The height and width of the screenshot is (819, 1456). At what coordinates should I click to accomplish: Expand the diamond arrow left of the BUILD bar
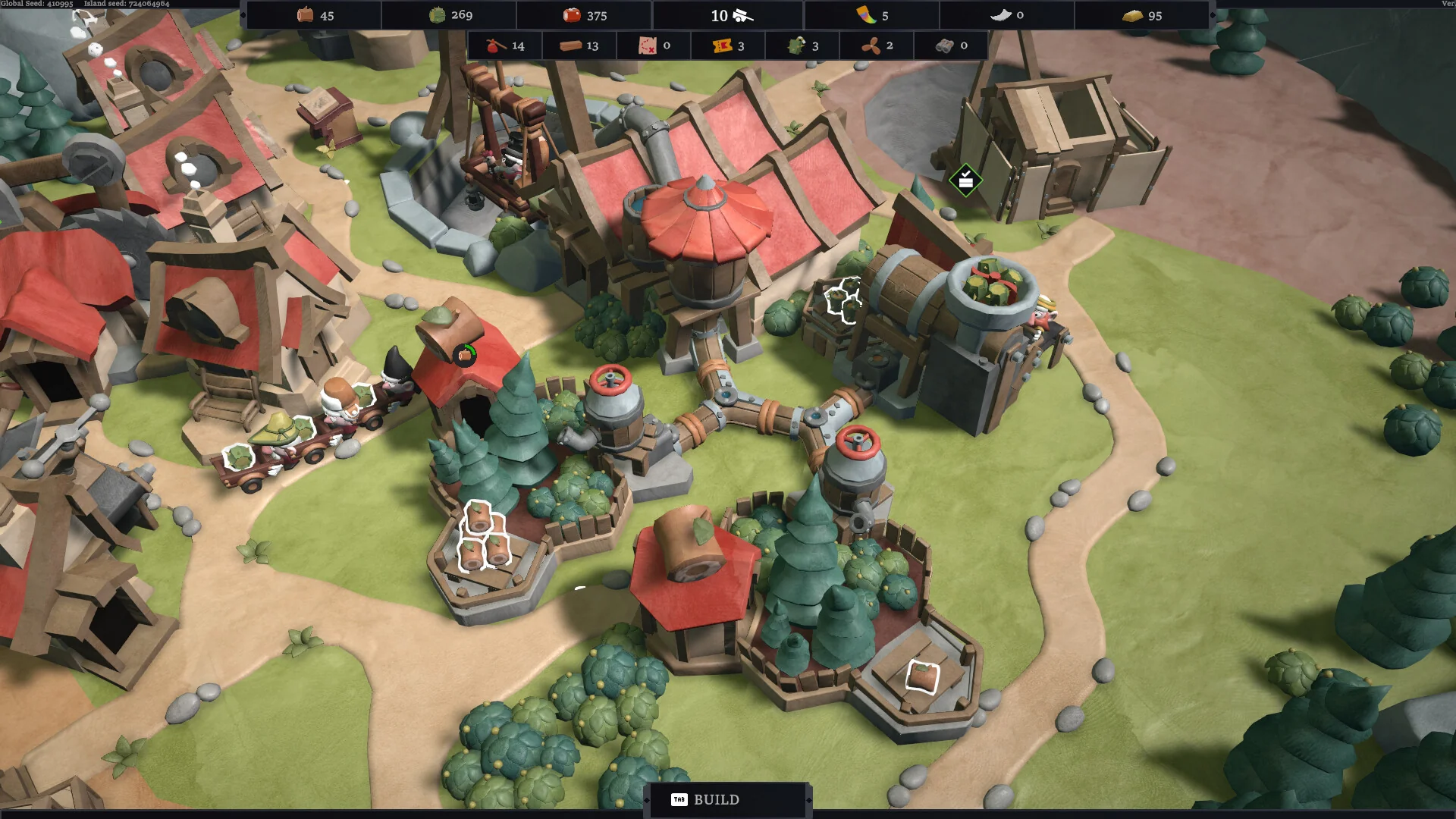point(647,799)
